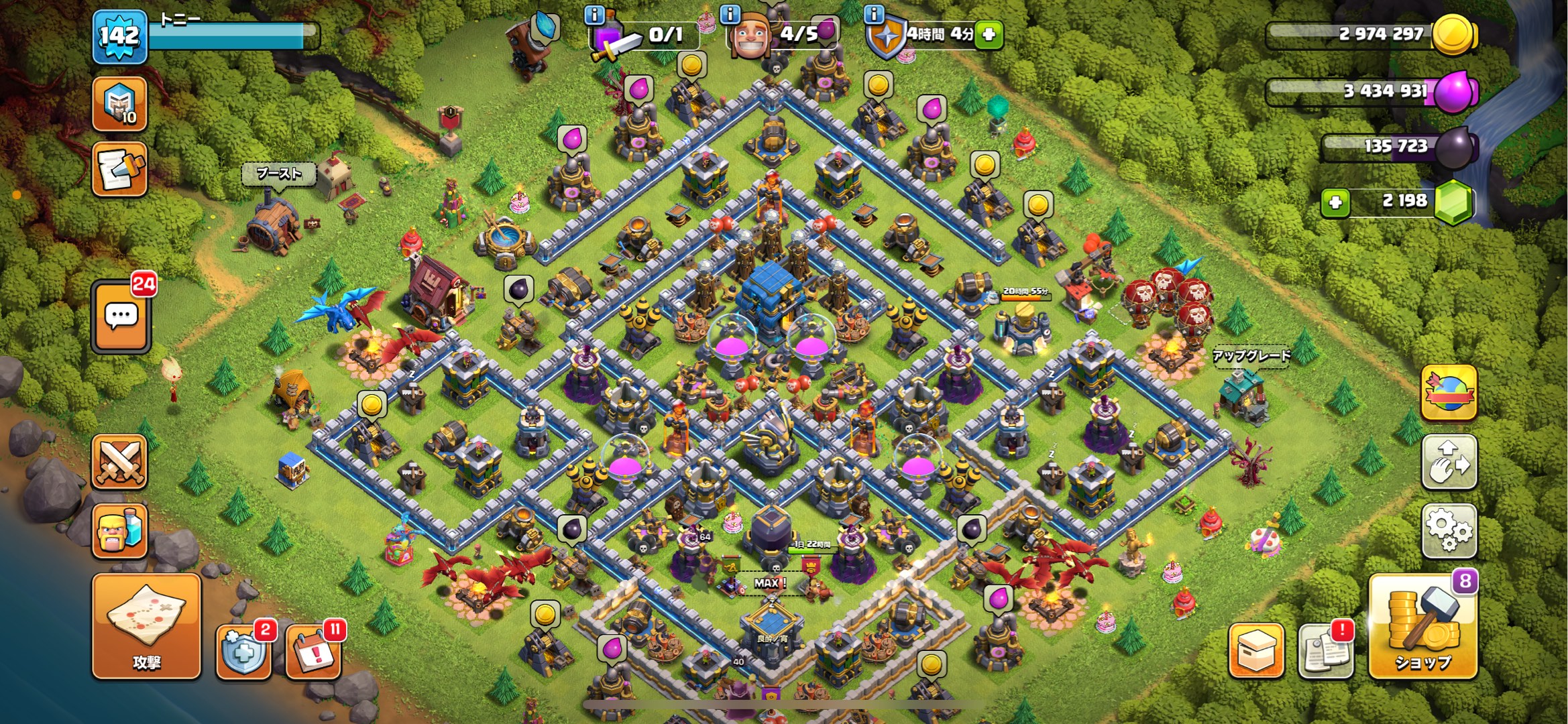Open the chat speech bubble panel

tap(121, 317)
